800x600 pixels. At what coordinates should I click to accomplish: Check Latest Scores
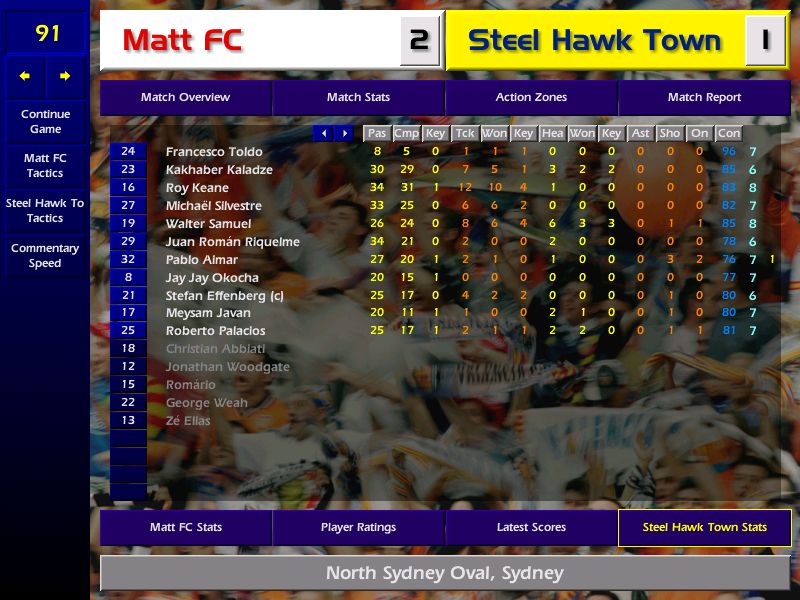coord(531,527)
